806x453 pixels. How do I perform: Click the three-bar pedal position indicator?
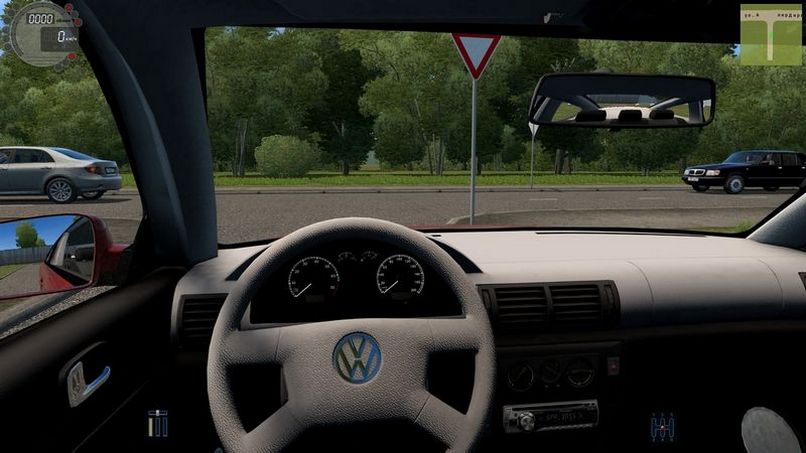click(158, 423)
